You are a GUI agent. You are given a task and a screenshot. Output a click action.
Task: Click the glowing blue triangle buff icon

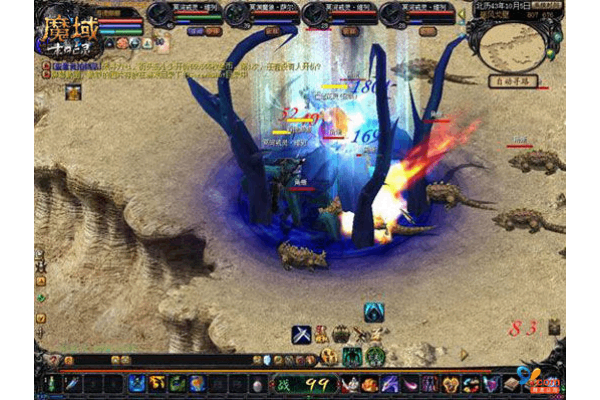tap(375, 312)
